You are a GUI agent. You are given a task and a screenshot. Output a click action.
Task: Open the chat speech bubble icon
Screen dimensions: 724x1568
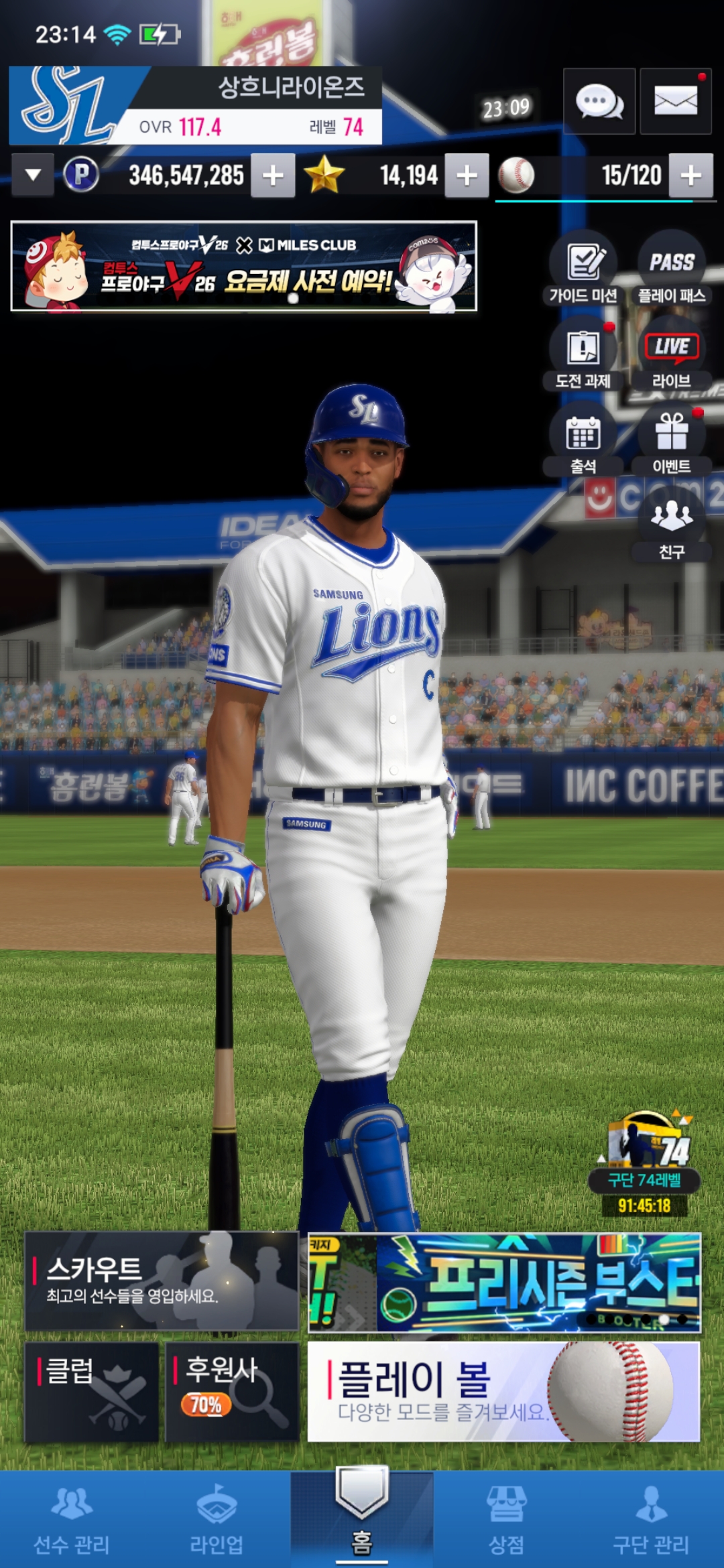pyautogui.click(x=599, y=102)
